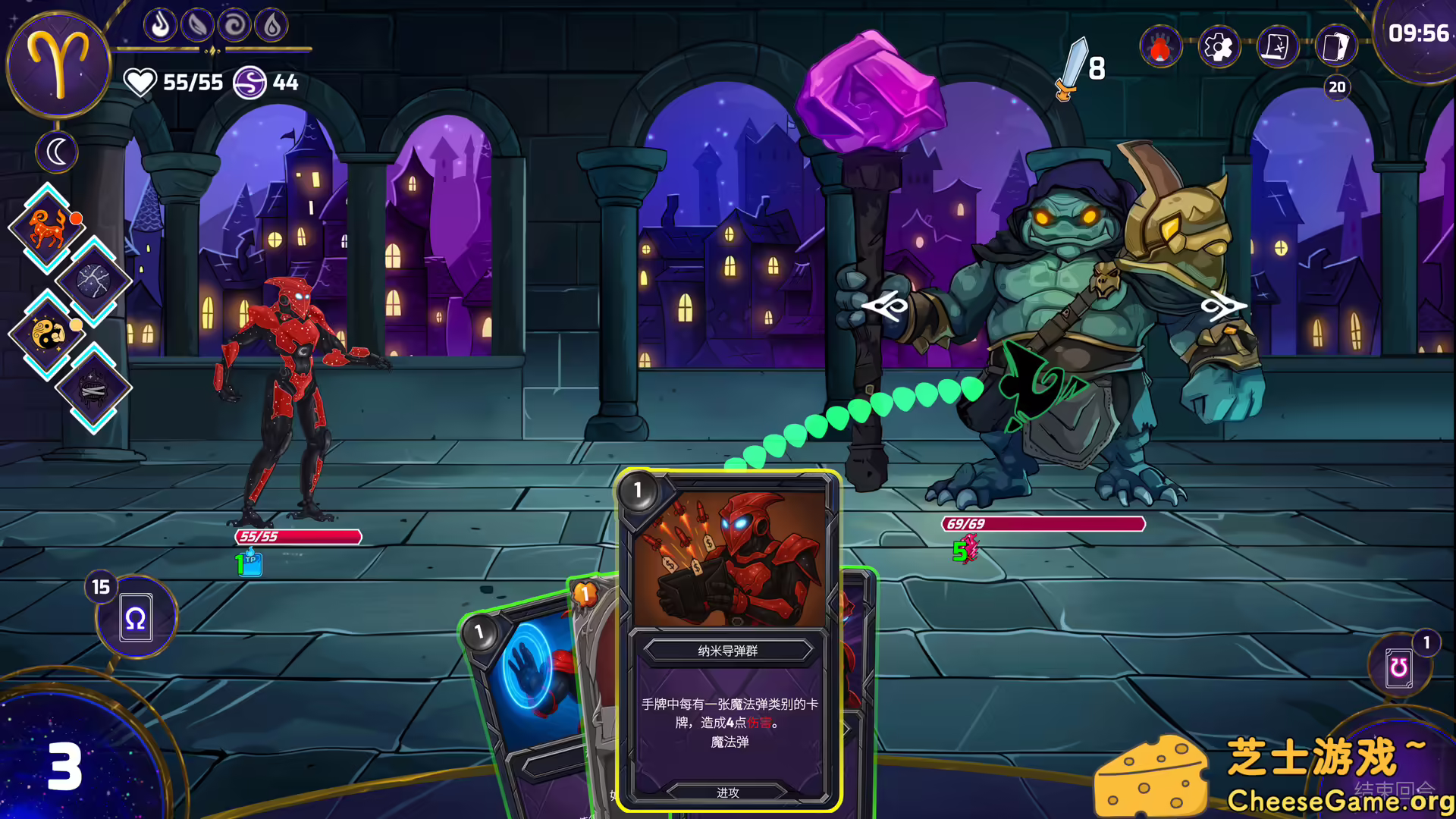Image resolution: width=1456 pixels, height=819 pixels.
Task: Inspect the bandaged dark orb relic
Action: click(x=93, y=388)
